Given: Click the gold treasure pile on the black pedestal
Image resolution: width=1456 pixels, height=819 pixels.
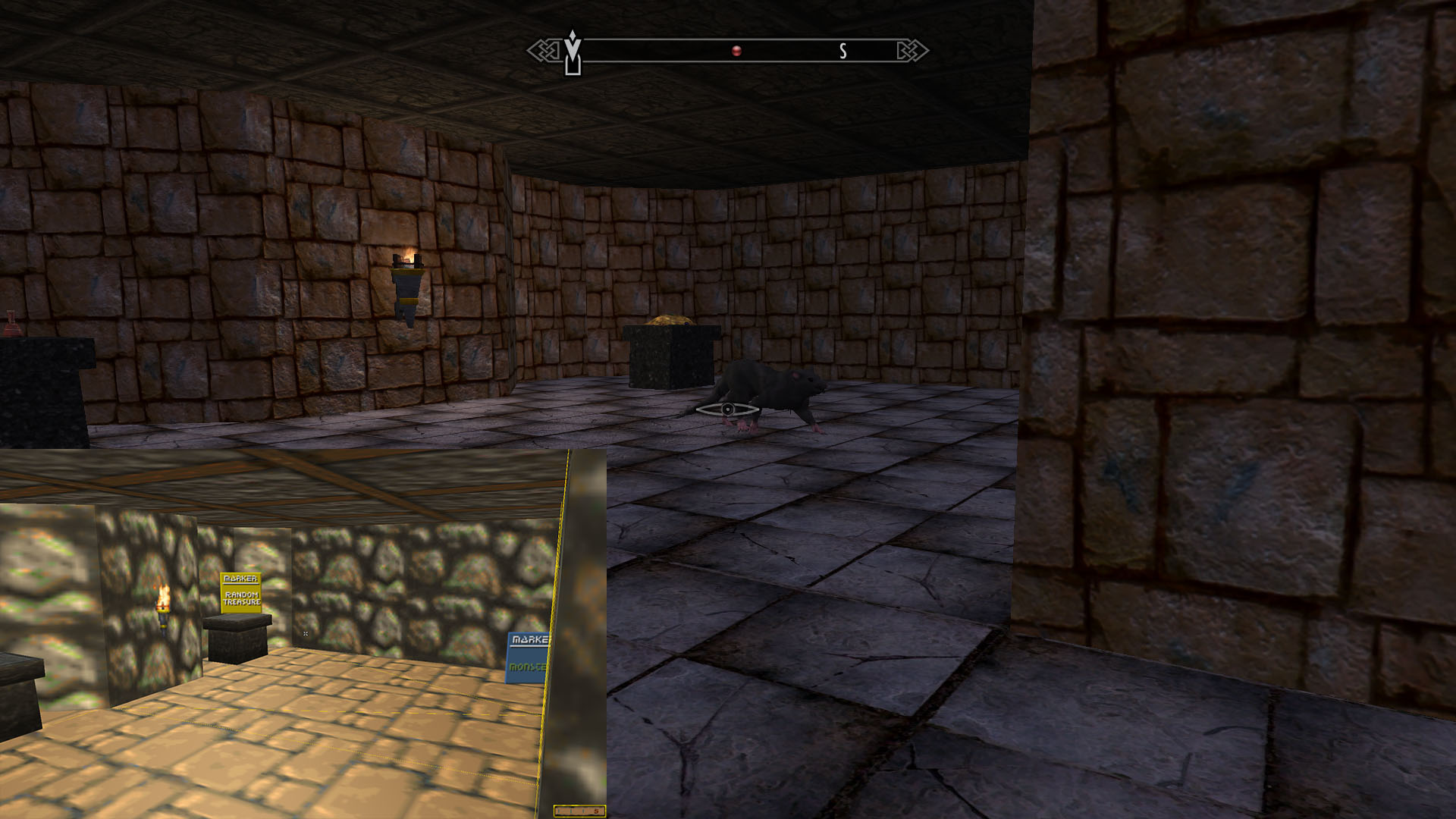Looking at the screenshot, I should pos(670,321).
